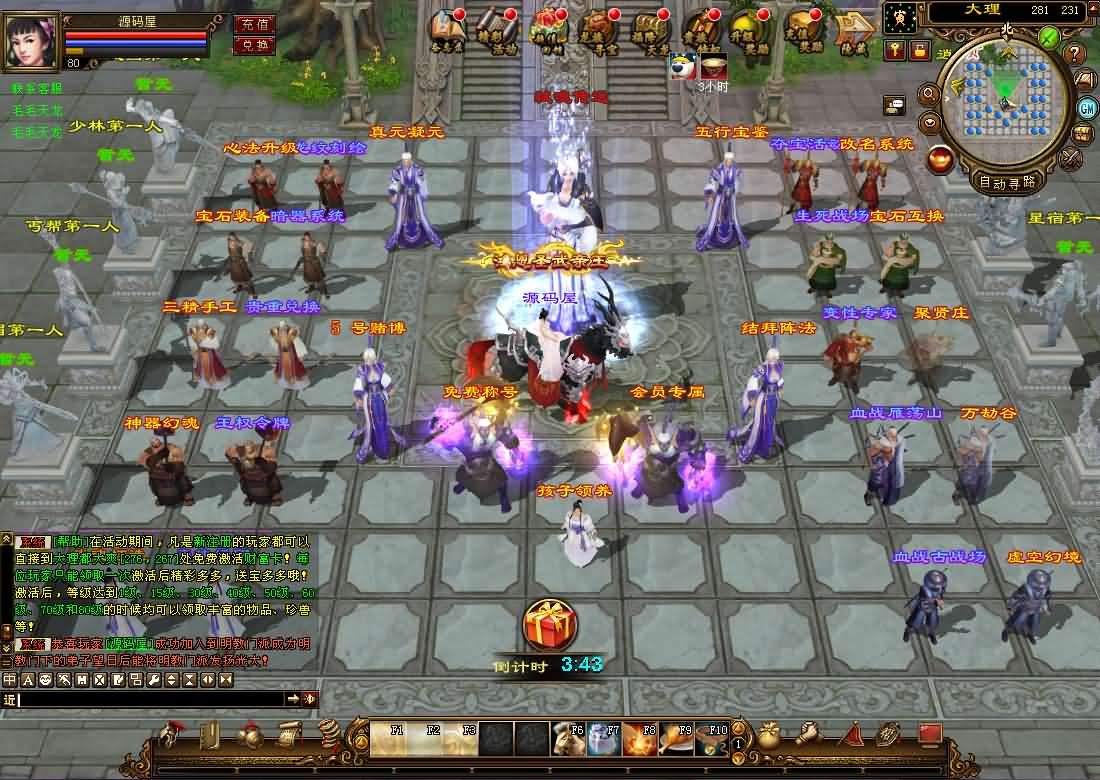Click the chat text input field
The image size is (1100, 780).
150,699
